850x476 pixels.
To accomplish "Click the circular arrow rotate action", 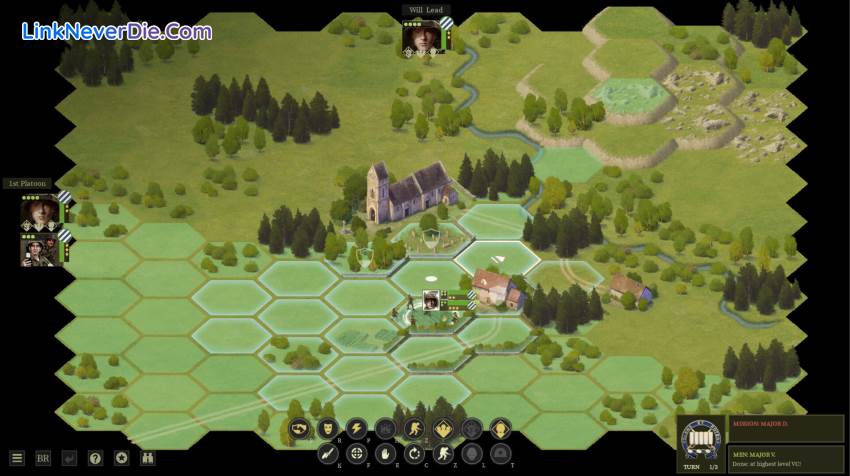I will (413, 454).
